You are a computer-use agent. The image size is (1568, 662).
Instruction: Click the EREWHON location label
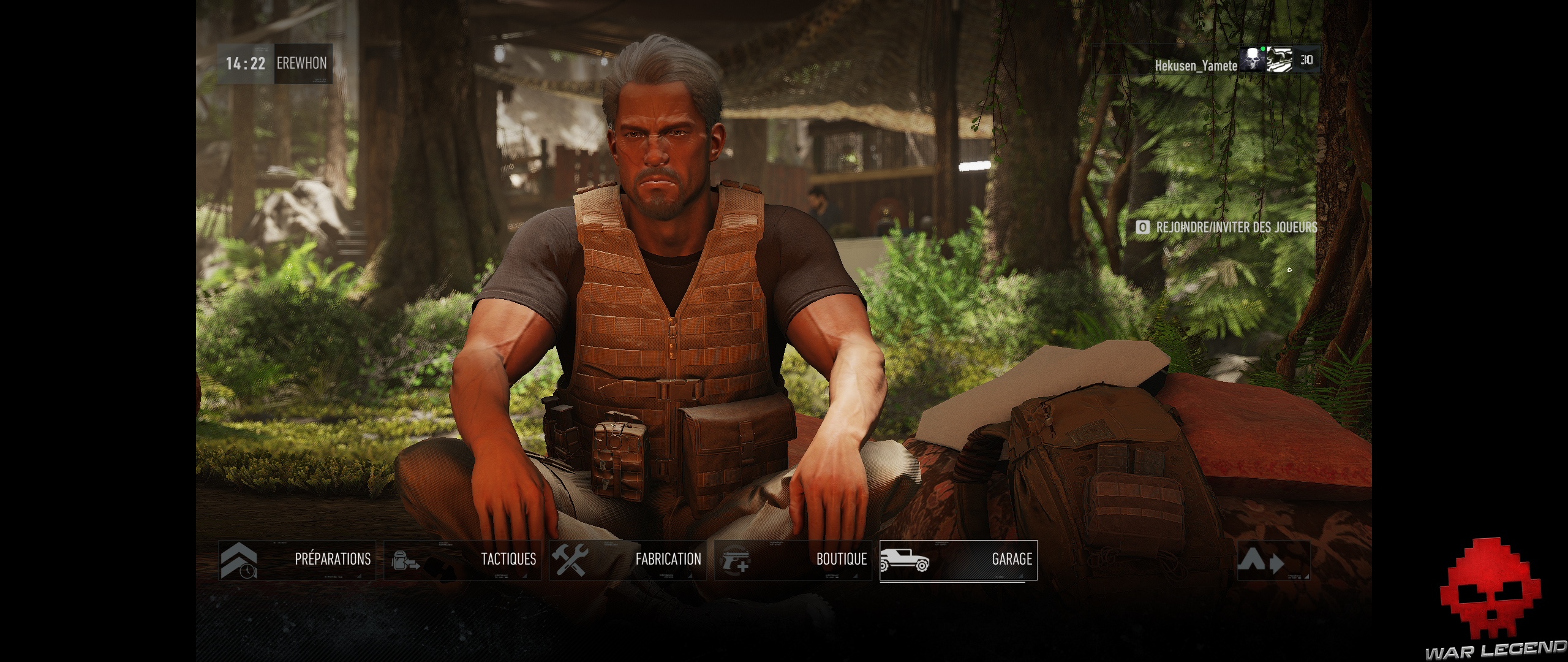tap(303, 62)
